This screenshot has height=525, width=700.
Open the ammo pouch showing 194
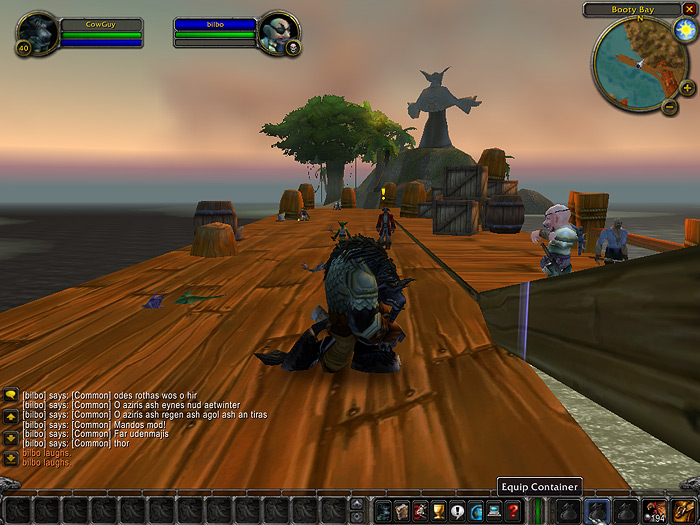(655, 510)
